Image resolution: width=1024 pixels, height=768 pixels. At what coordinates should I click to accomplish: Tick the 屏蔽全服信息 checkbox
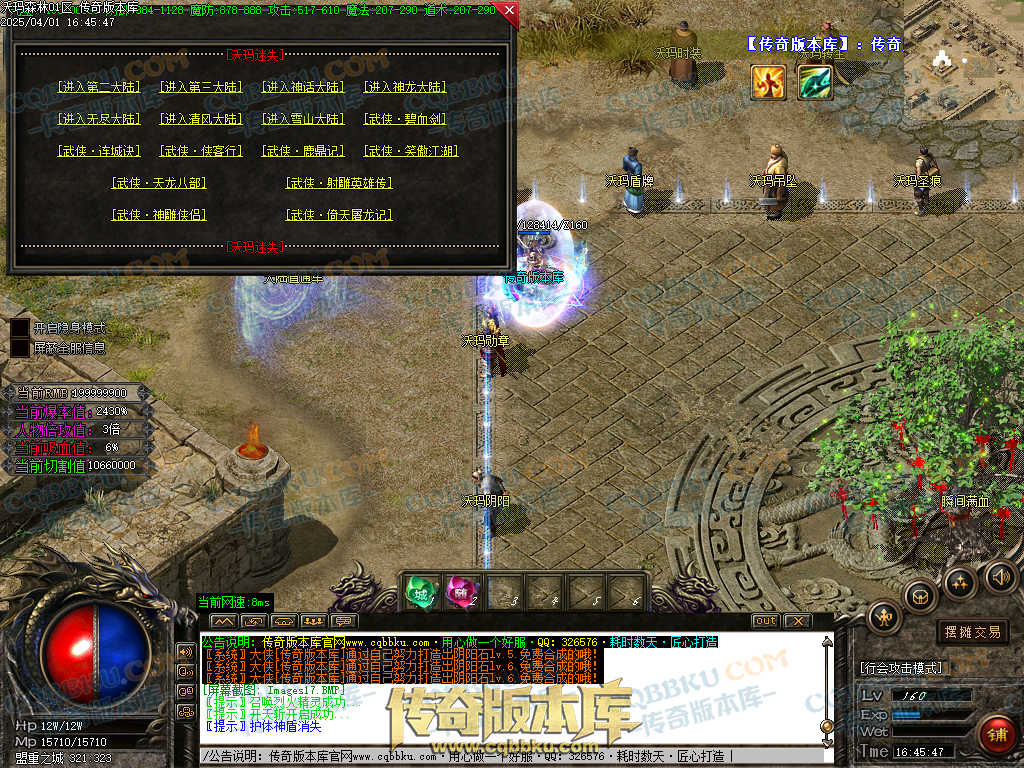coord(20,348)
